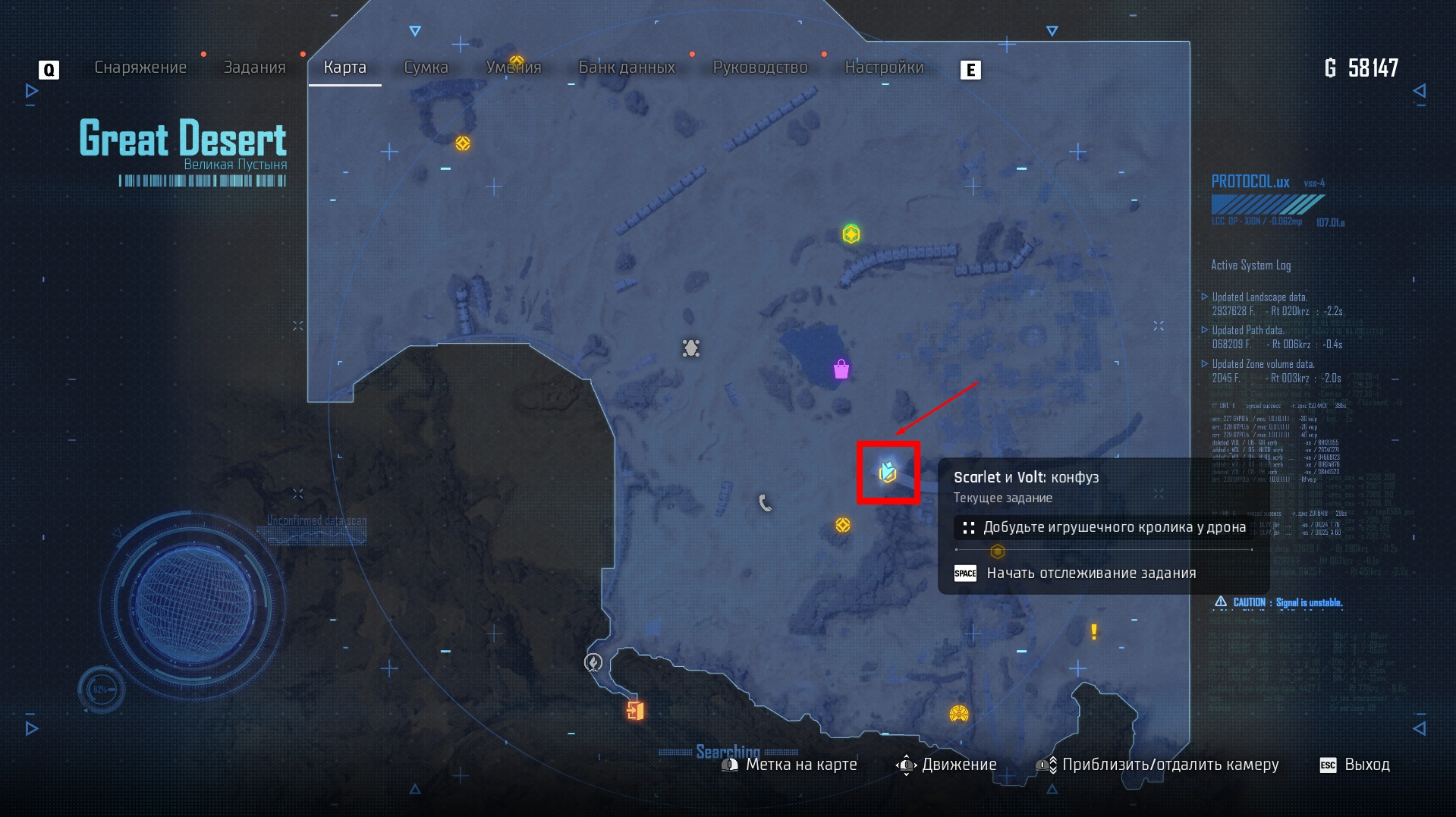Switch to the Снаряжение tab

[x=140, y=68]
